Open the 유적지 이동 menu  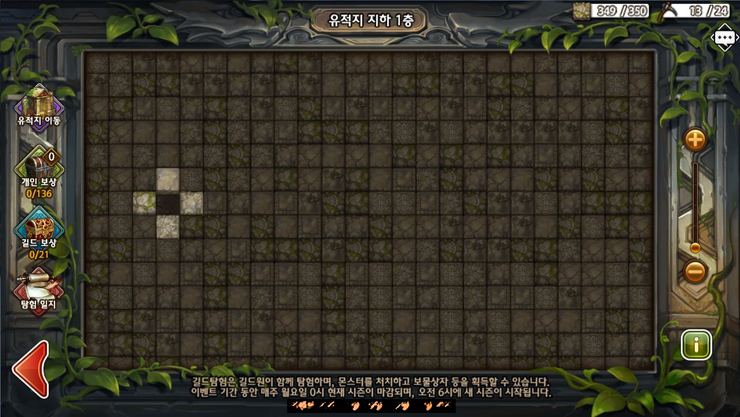pyautogui.click(x=39, y=104)
